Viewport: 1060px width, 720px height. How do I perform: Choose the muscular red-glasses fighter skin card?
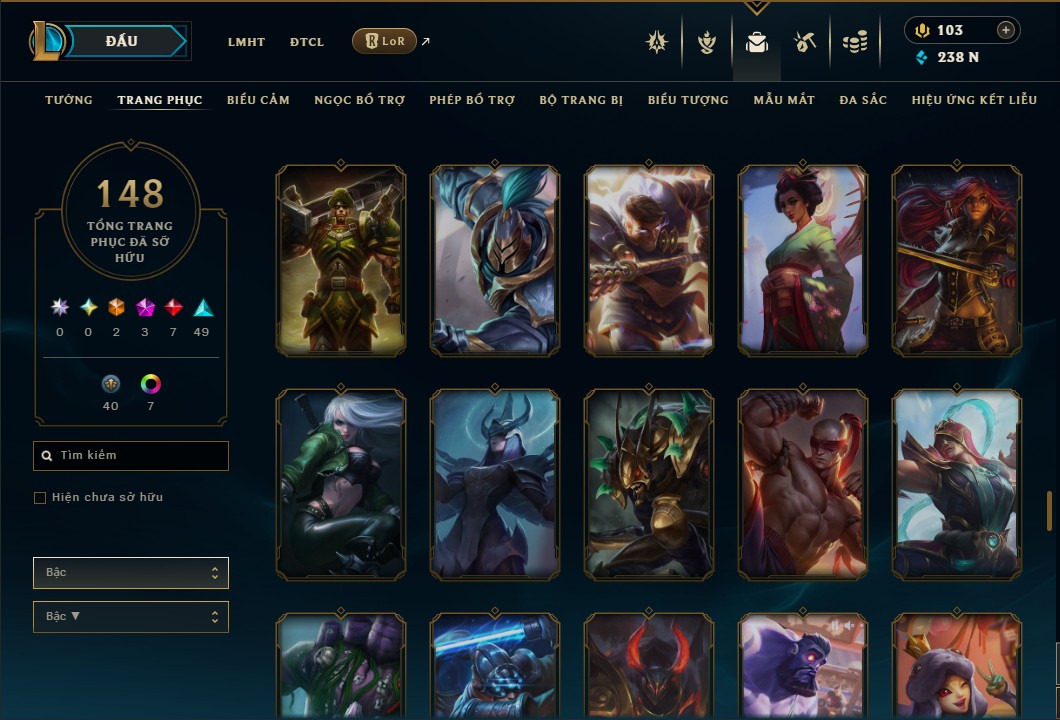(803, 484)
